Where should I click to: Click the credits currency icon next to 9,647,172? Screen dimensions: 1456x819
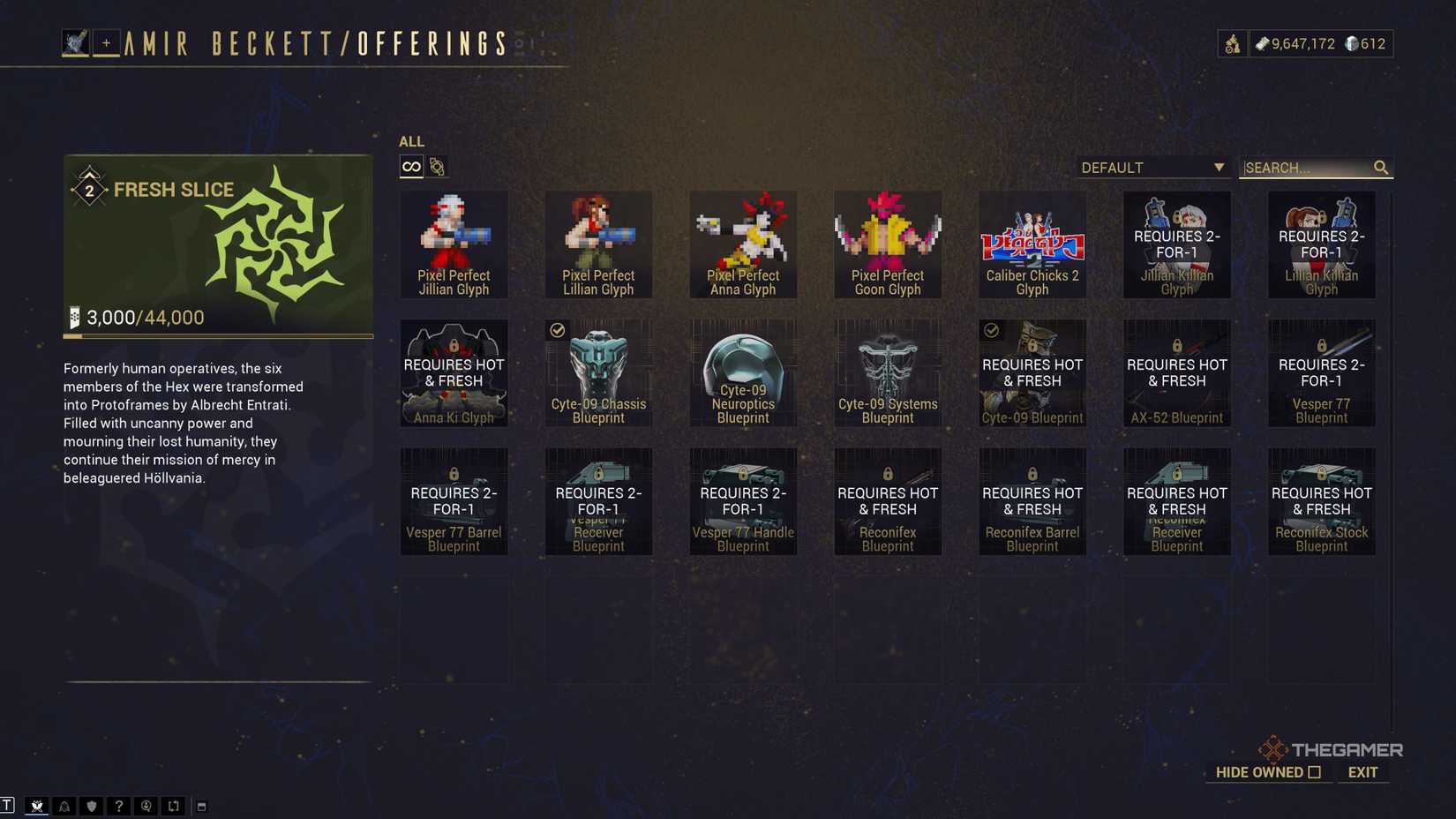[x=1262, y=43]
